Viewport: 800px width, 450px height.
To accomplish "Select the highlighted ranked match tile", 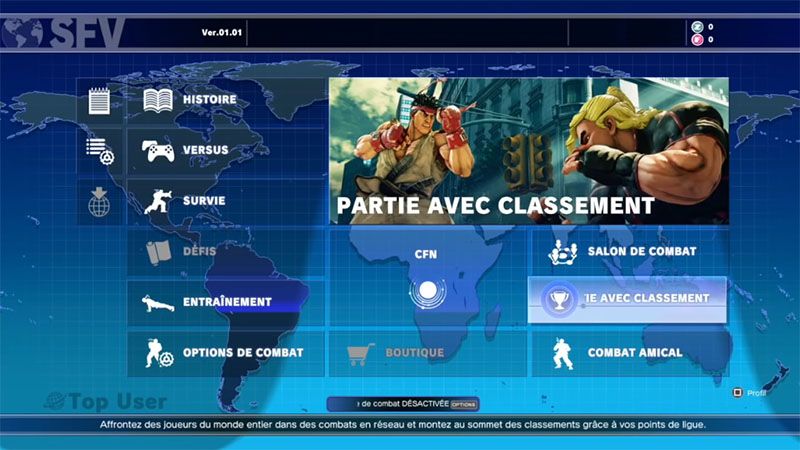I will click(627, 299).
